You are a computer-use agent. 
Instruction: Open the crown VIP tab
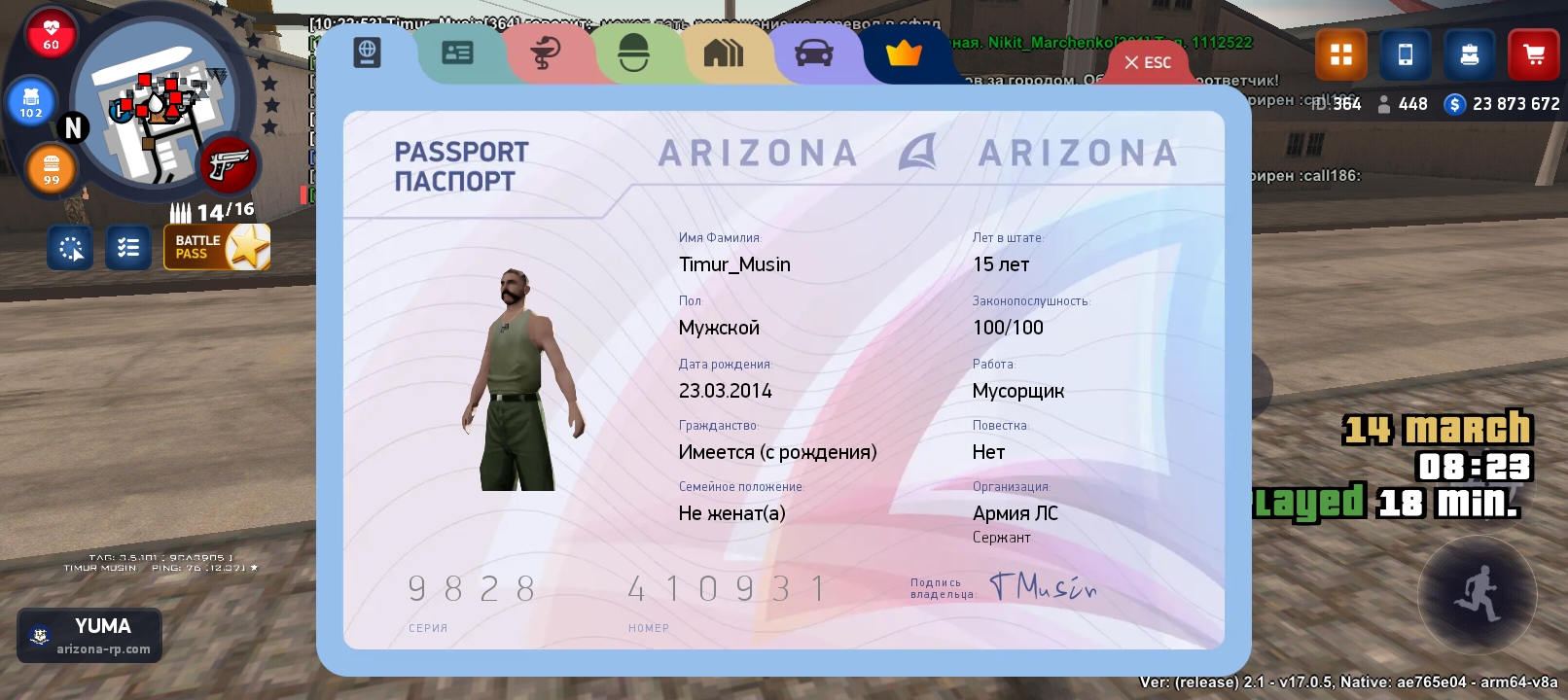pos(904,53)
